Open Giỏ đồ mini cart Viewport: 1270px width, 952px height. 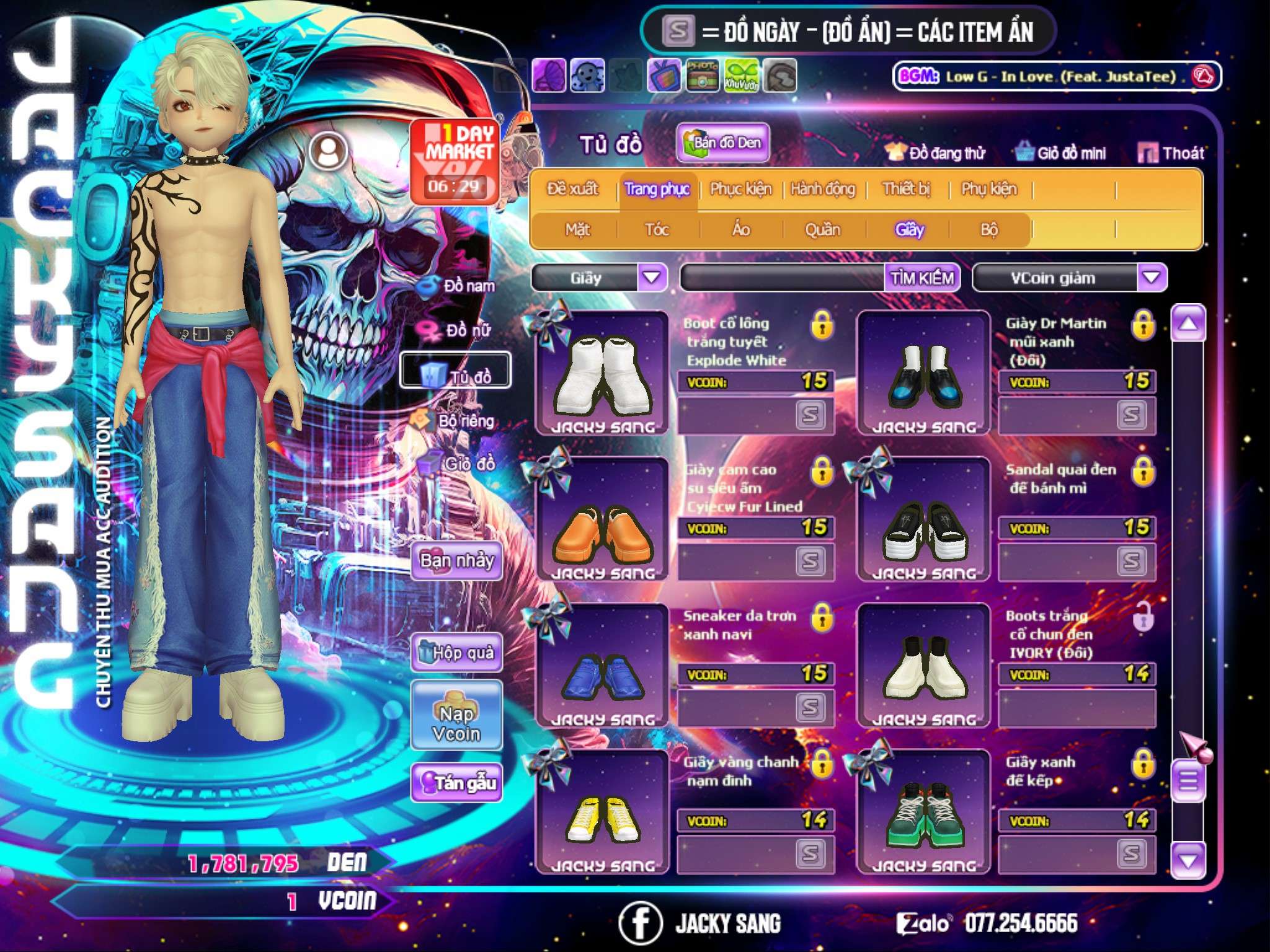[1061, 152]
